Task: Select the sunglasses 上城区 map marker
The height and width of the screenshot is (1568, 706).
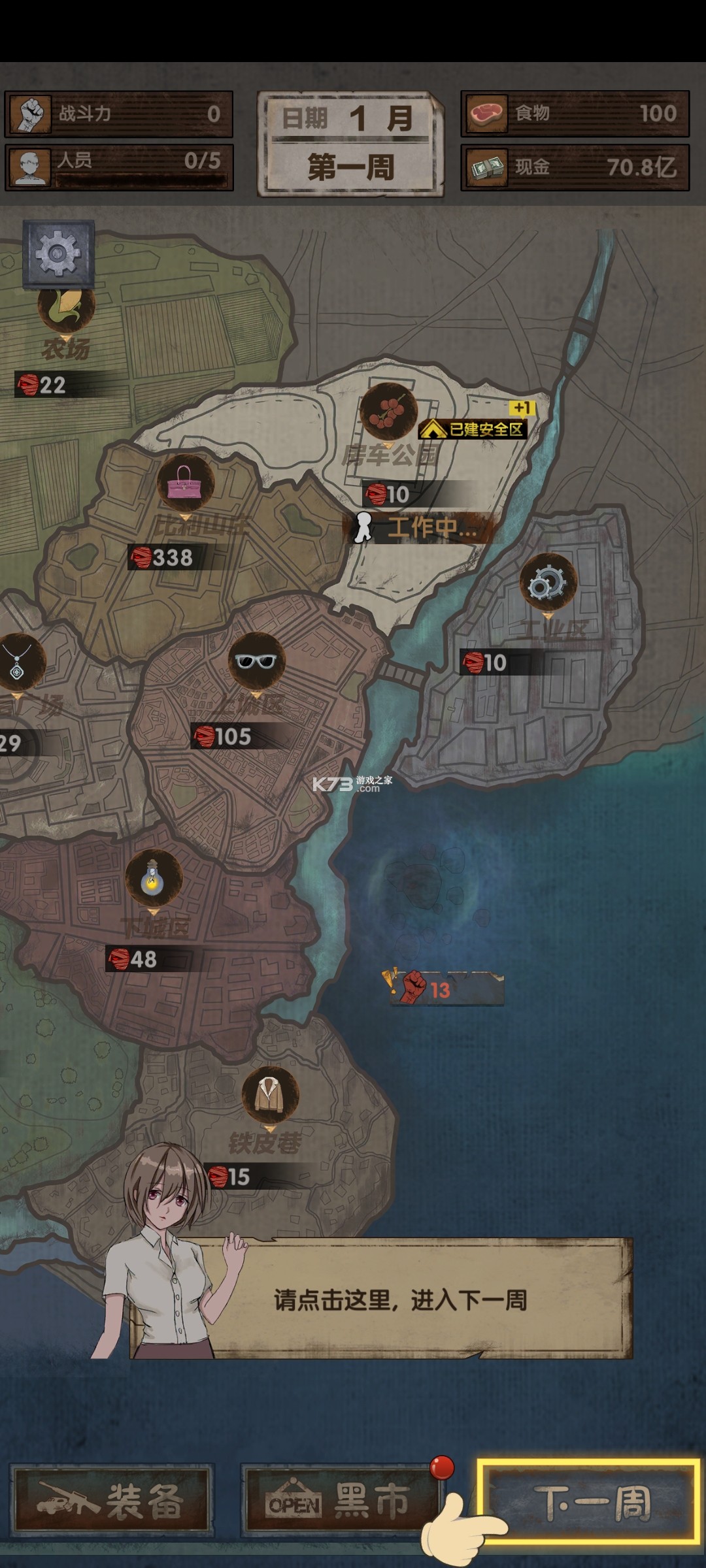Action: 257,661
